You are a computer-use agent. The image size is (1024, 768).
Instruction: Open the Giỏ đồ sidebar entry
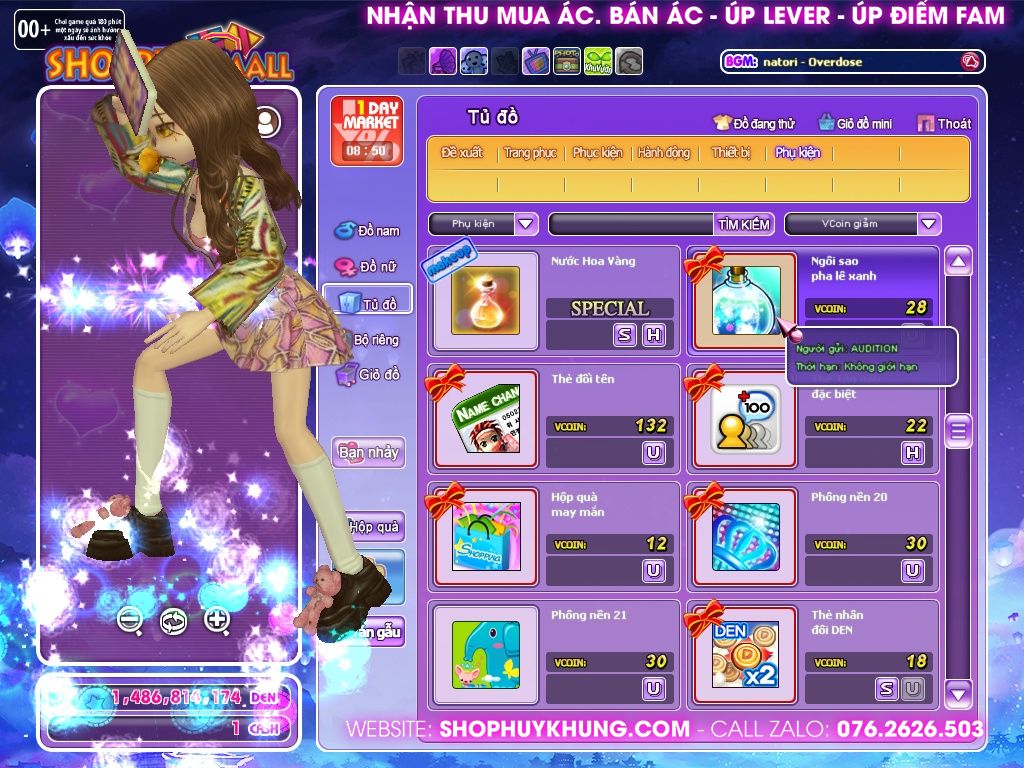(368, 375)
